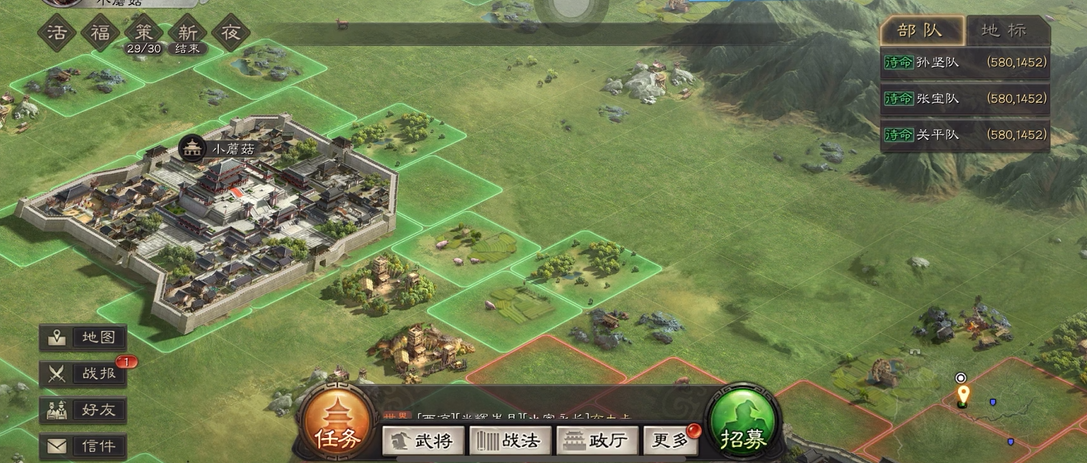
Task: Click the 新 diamond icon
Action: [186, 31]
